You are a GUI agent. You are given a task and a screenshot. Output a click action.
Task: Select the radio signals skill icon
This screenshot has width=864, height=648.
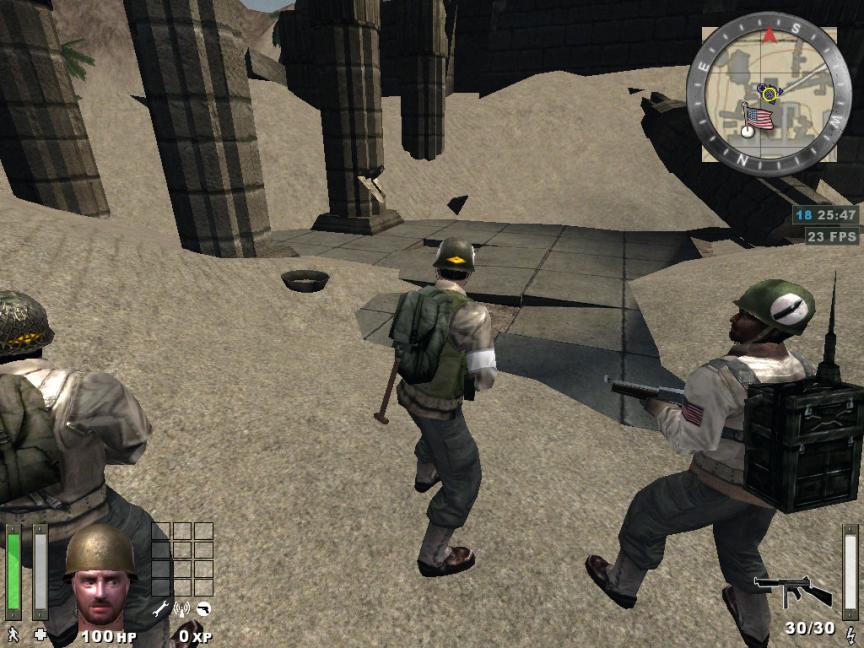(182, 607)
